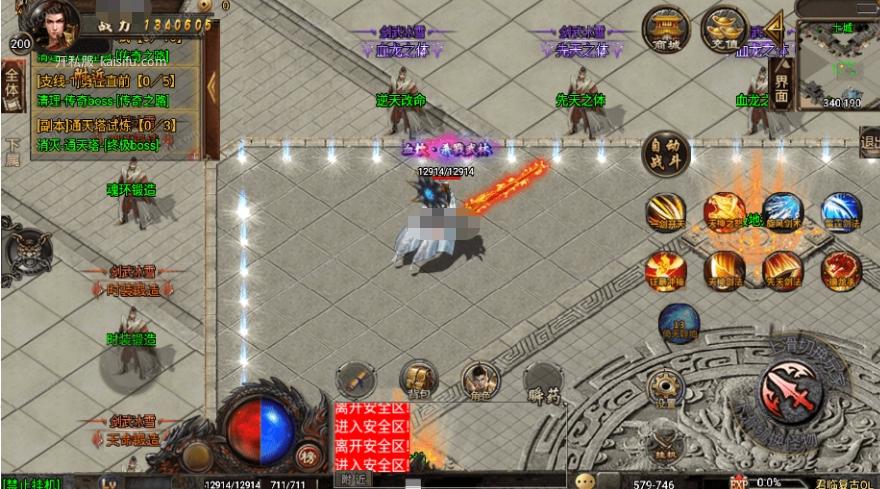Viewport: 880px width, 489px height.
Task: Open the 充值 recharge gold ingot icon
Action: coord(724,28)
